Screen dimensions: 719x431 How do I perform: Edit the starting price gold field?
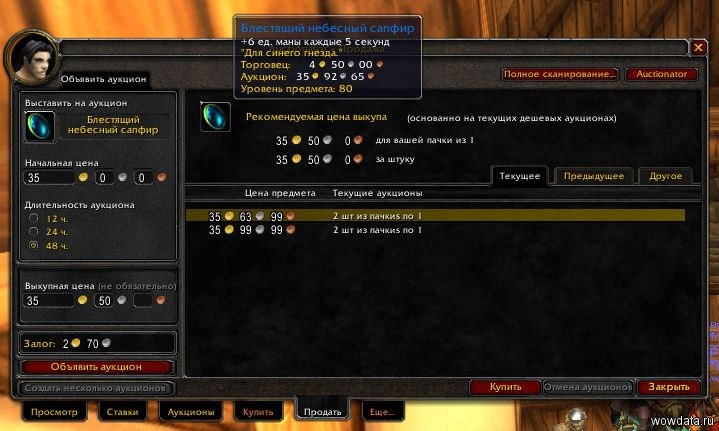(48, 178)
